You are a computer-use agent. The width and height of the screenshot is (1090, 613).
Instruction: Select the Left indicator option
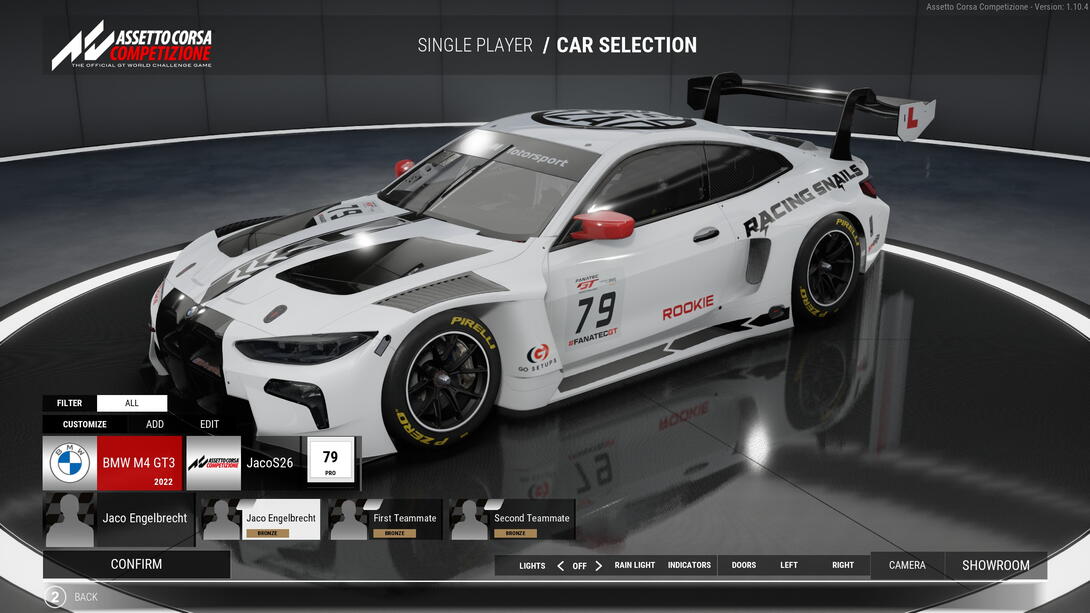[x=789, y=565]
